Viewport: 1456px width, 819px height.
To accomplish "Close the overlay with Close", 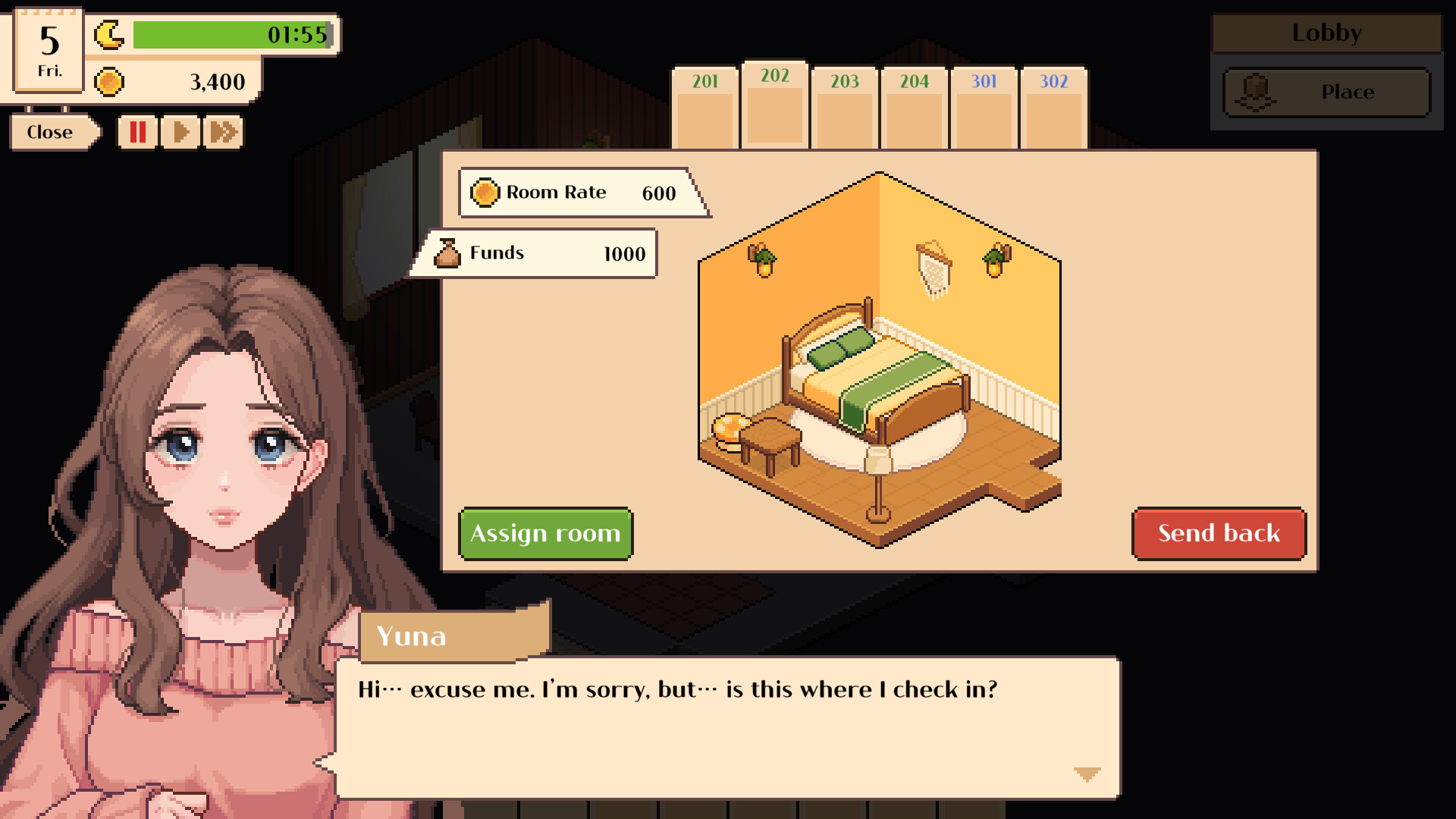I will pos(49,132).
